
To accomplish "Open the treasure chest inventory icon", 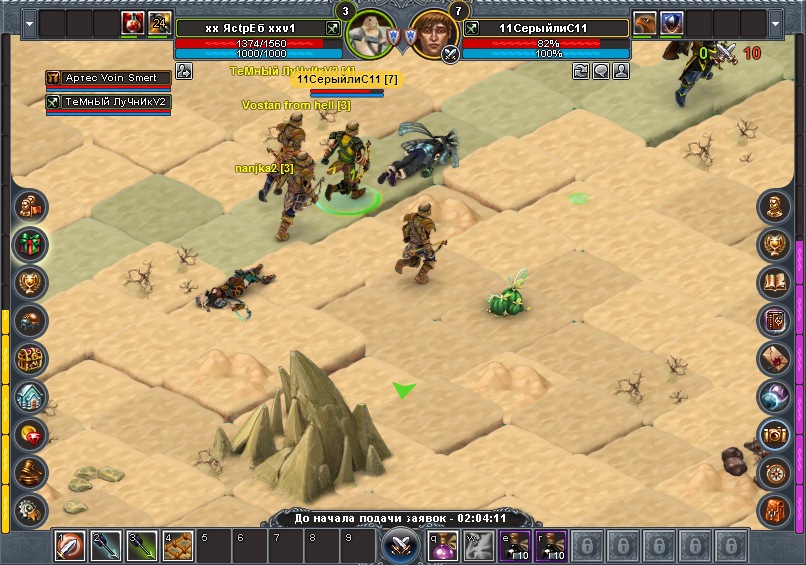I will click(31, 358).
